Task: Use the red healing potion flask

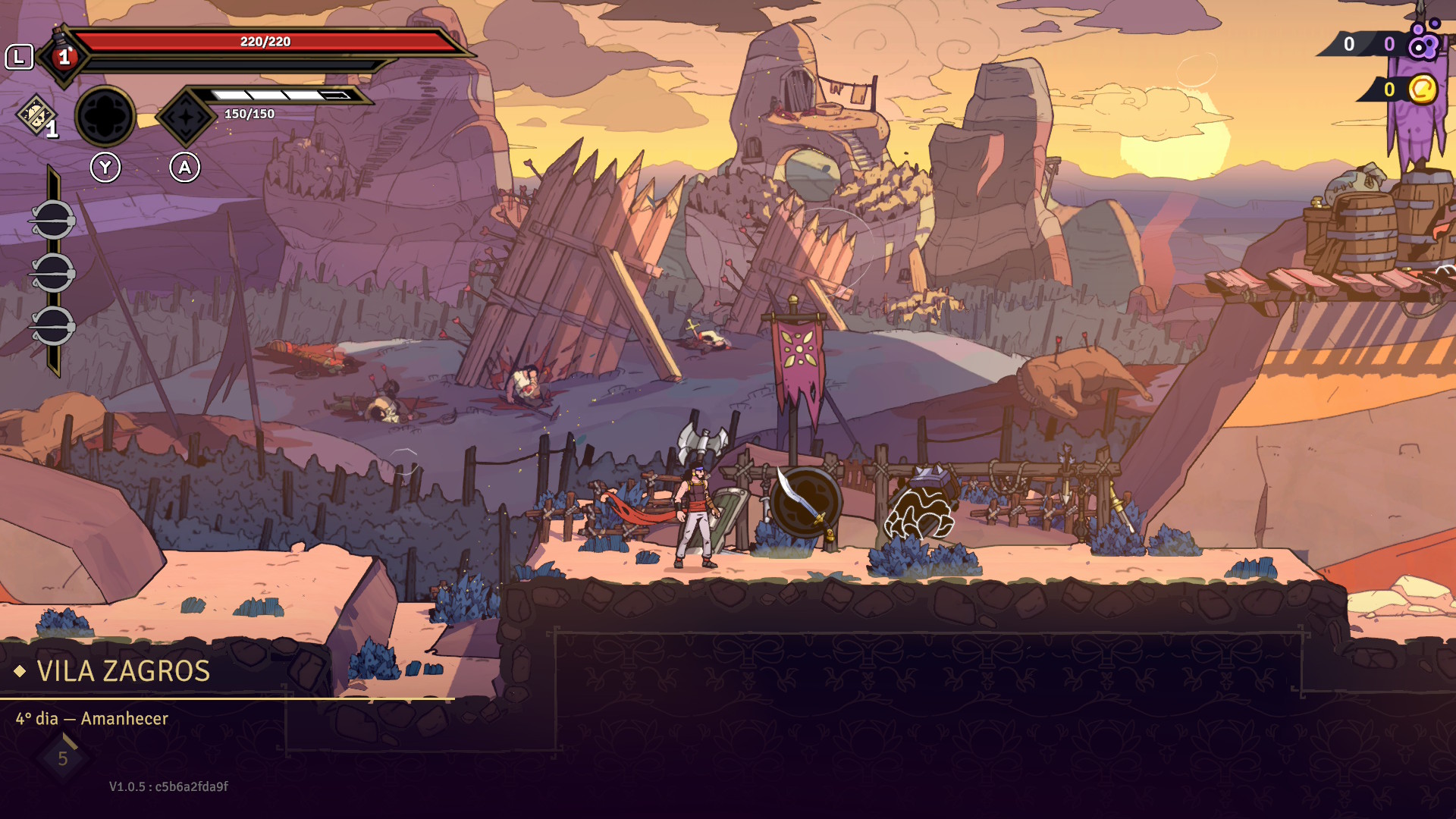Action: (x=64, y=56)
